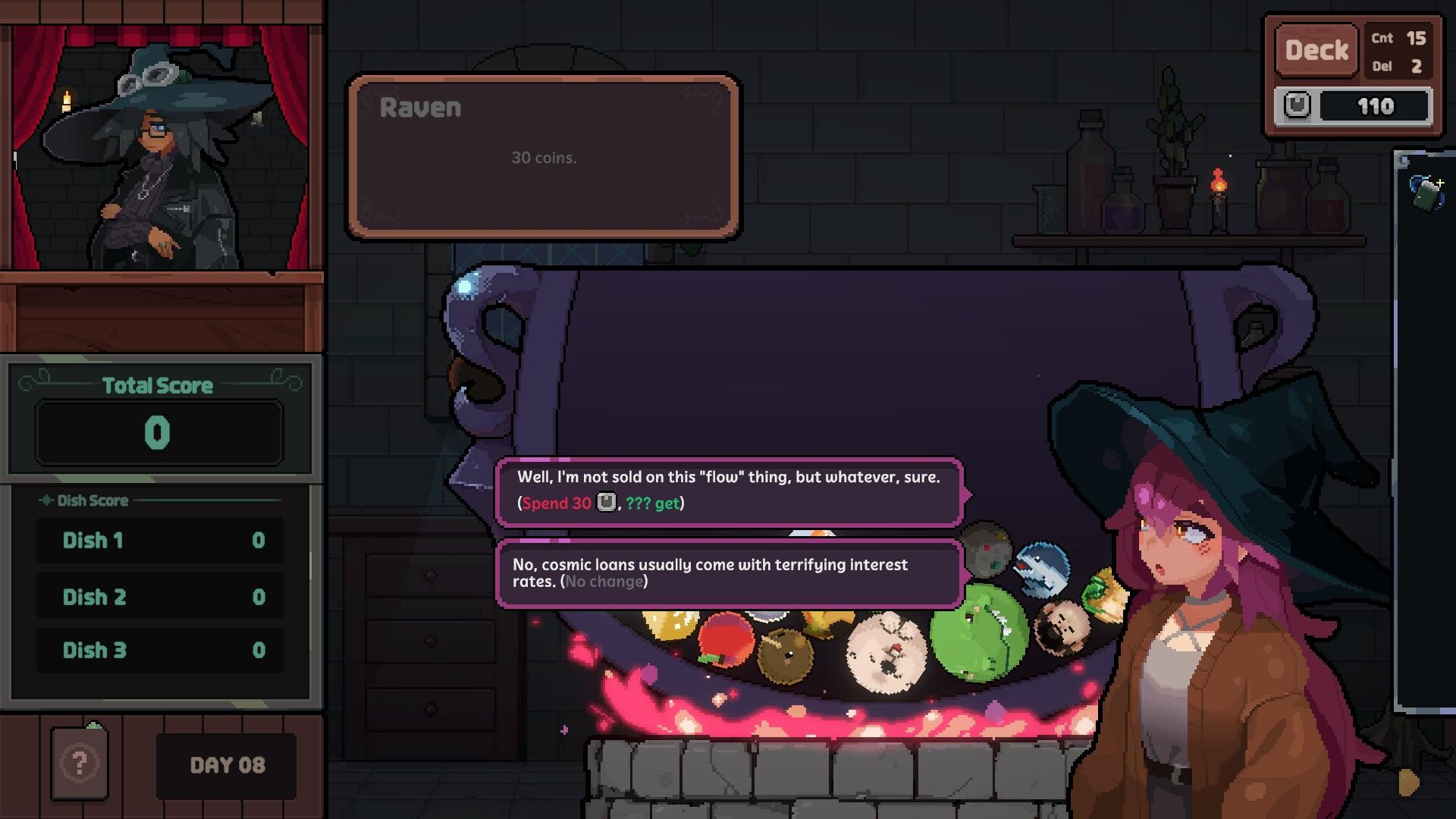Open the help clipboard with the question mark

[78, 765]
